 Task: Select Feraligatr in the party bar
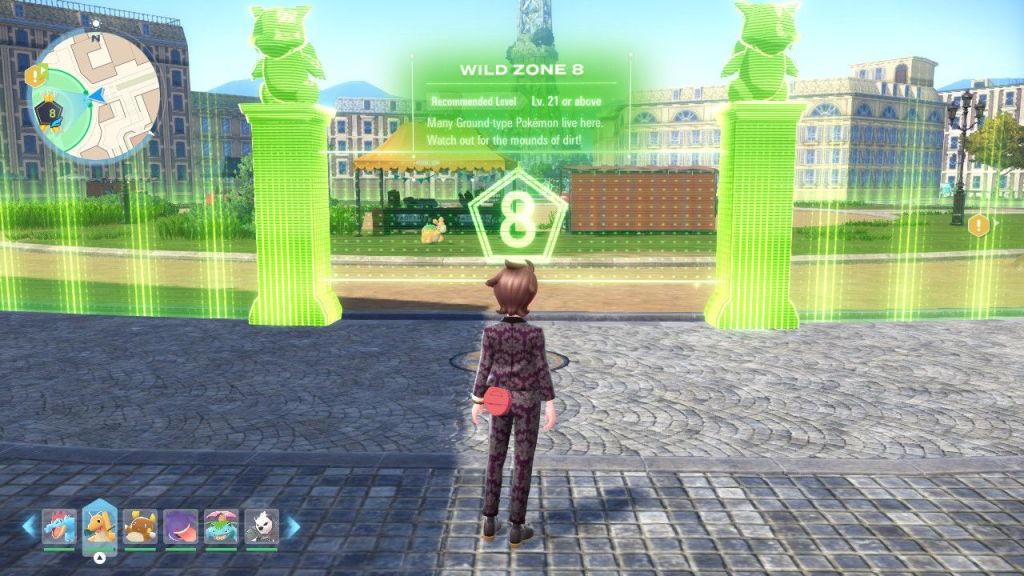(x=59, y=526)
